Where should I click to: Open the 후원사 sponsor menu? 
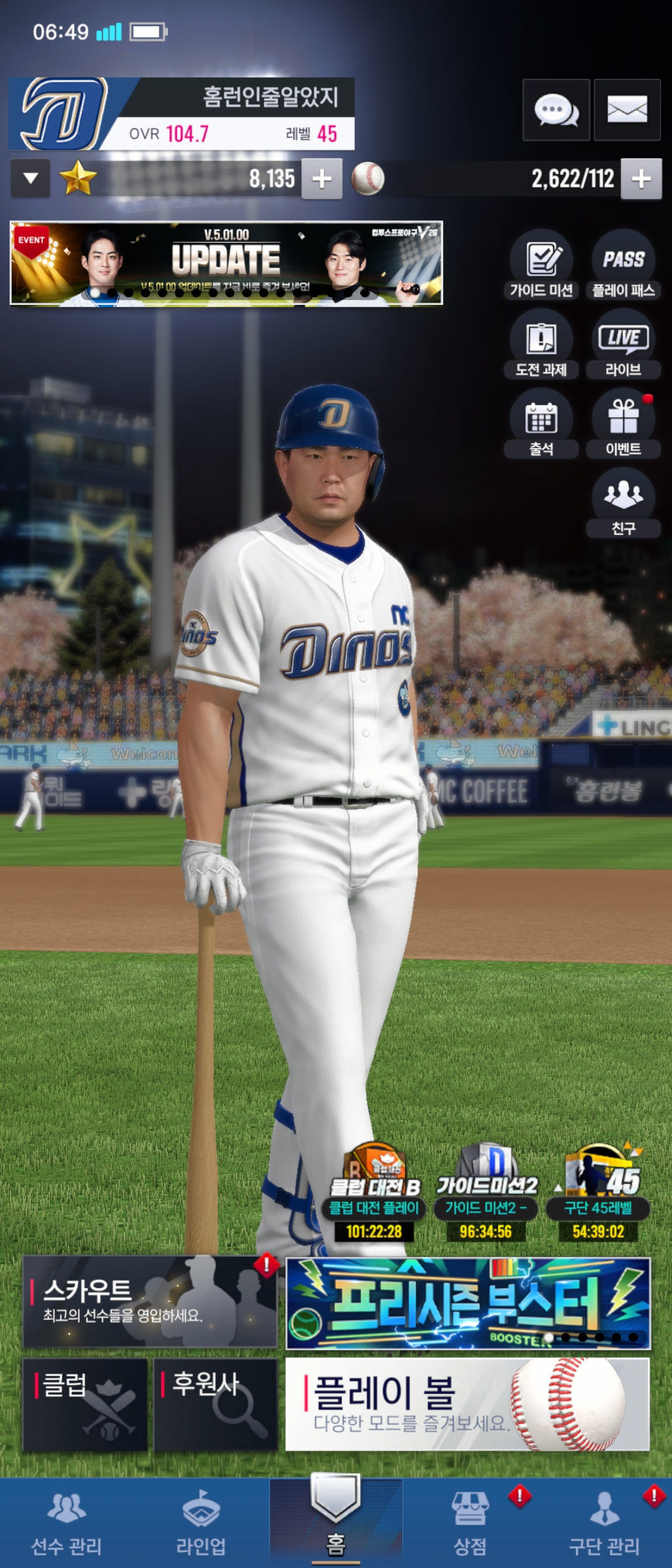[215, 1404]
